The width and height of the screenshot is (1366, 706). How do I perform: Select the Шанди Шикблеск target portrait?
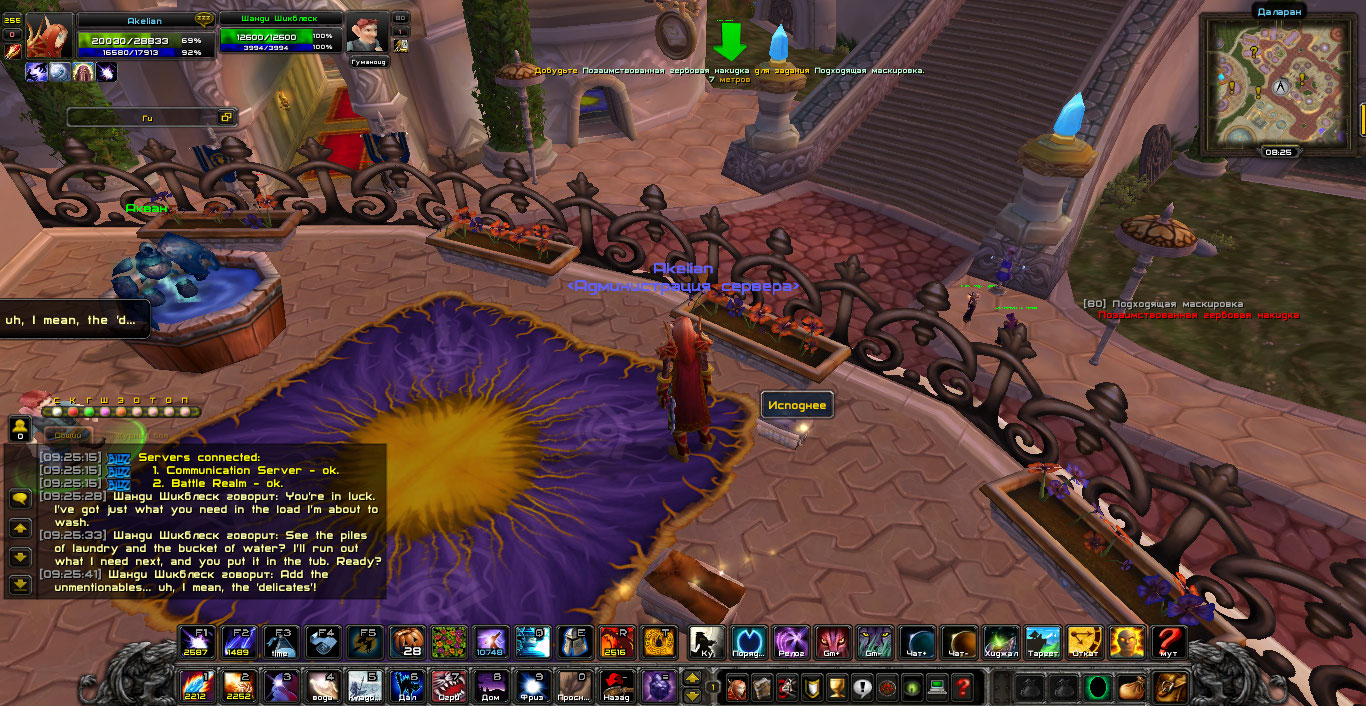367,33
